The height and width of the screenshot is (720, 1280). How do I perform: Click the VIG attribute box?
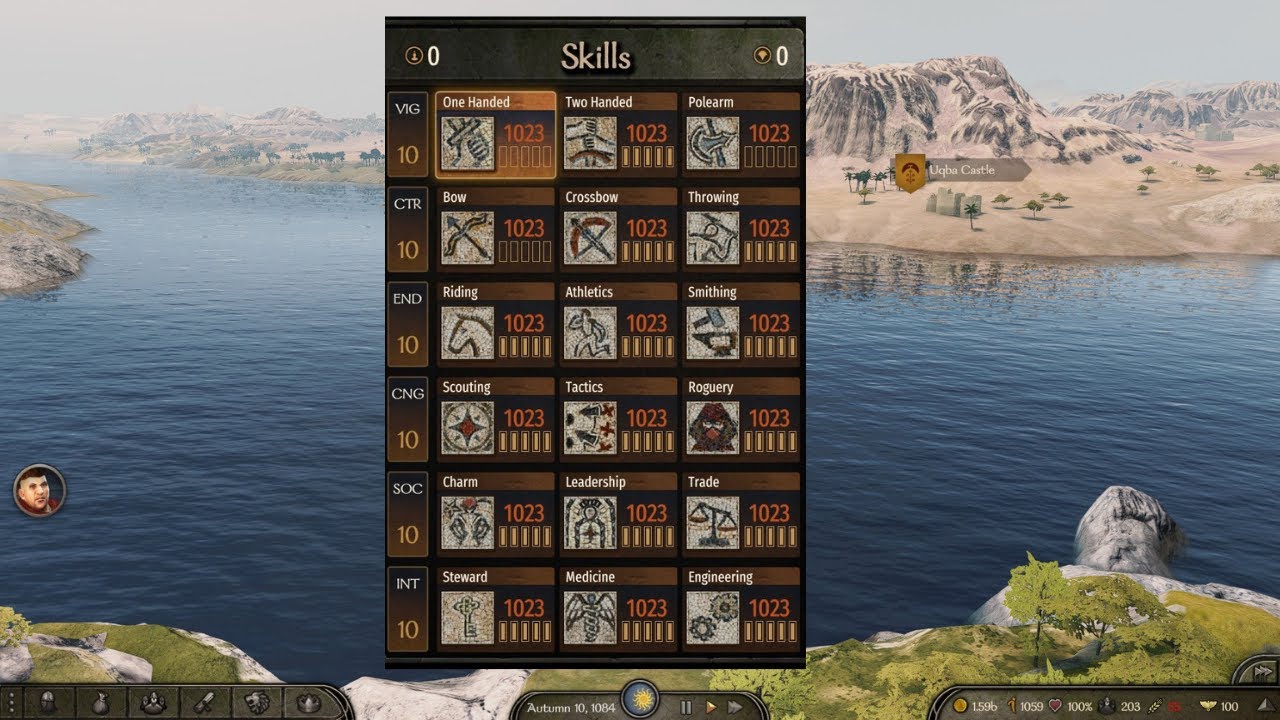pos(408,135)
